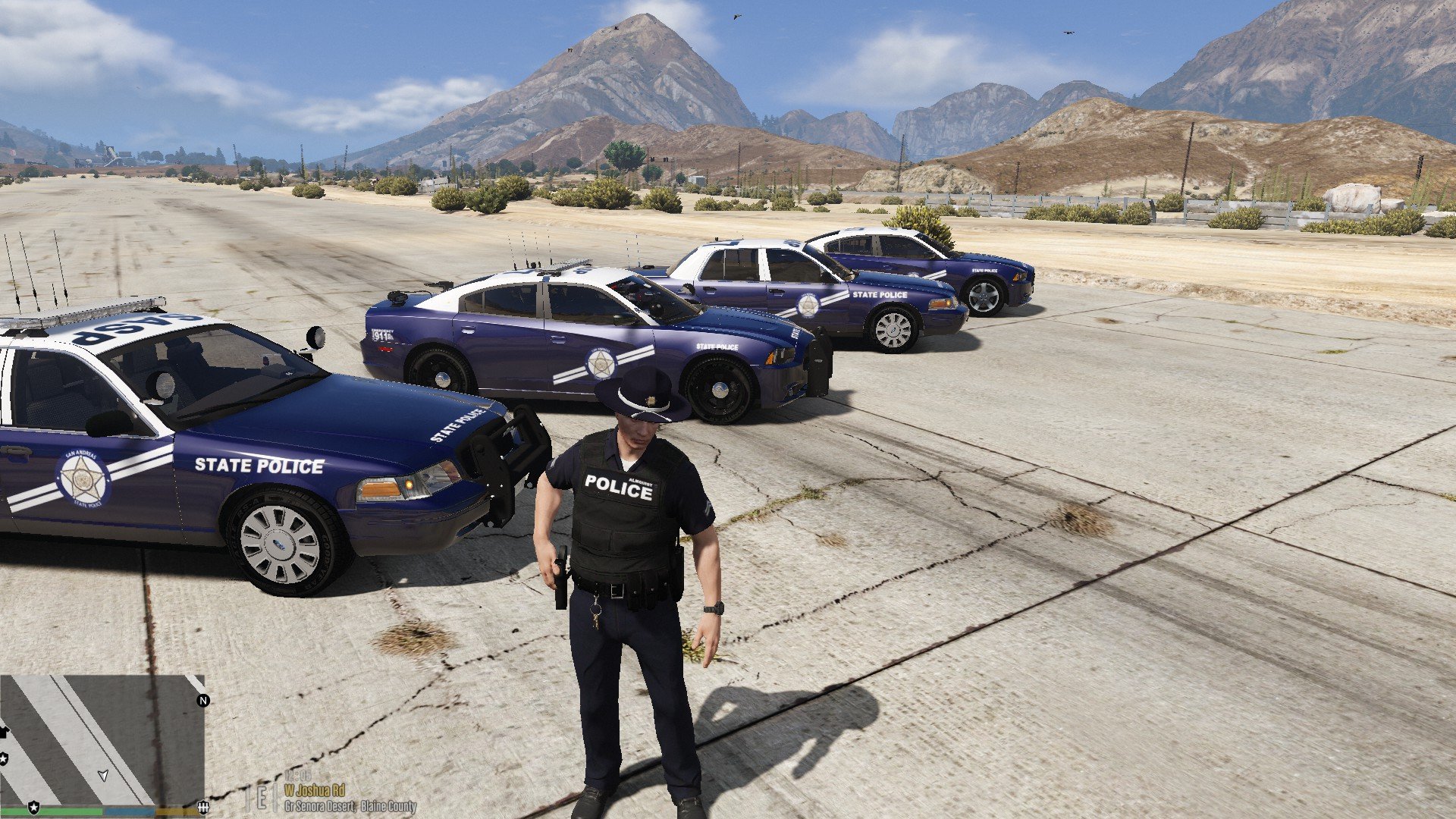Image resolution: width=1456 pixels, height=819 pixels.
Task: Click the white player arrow on minimap
Action: click(x=103, y=775)
